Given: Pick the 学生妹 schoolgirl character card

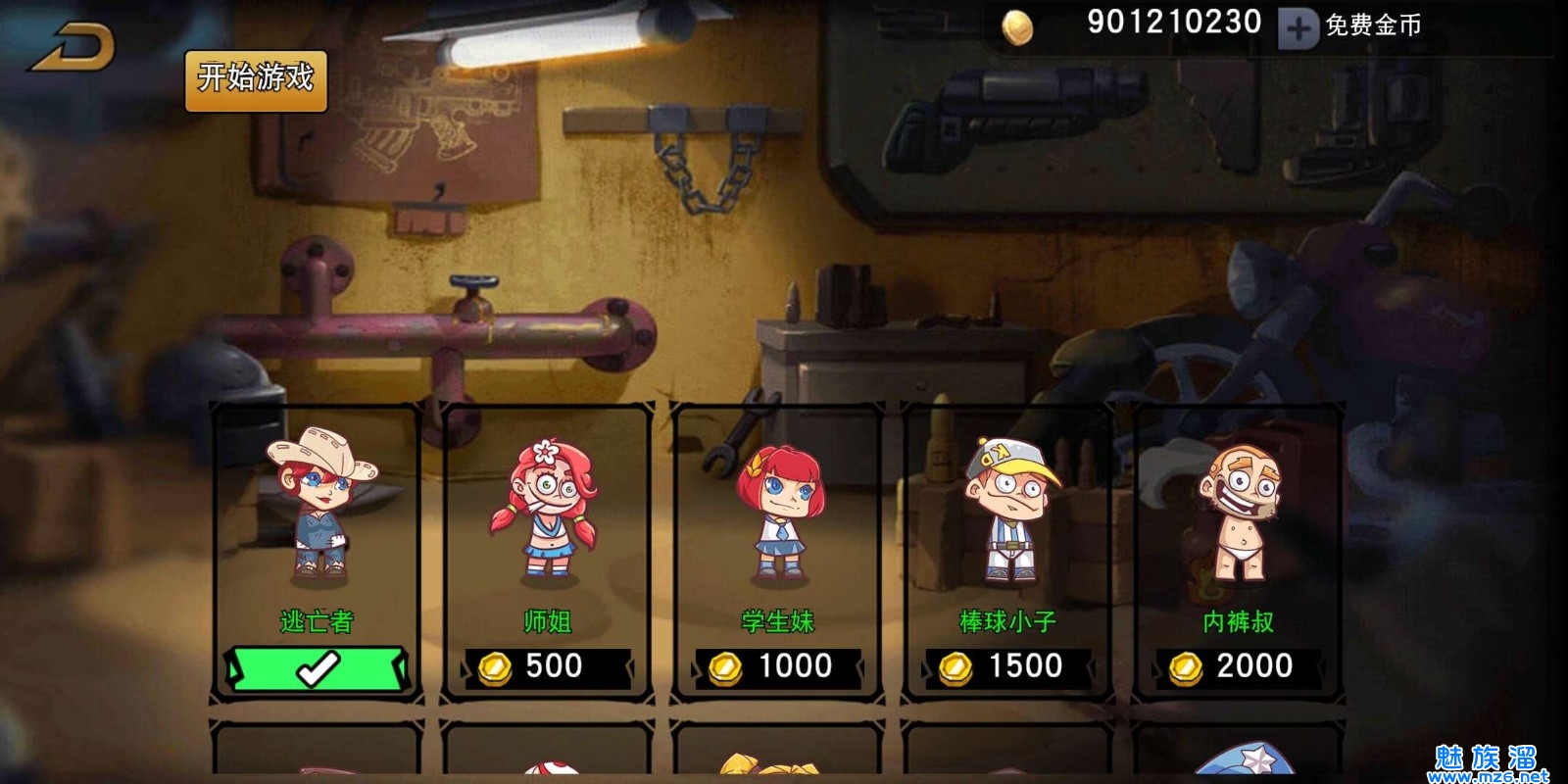Looking at the screenshot, I should click(x=778, y=510).
